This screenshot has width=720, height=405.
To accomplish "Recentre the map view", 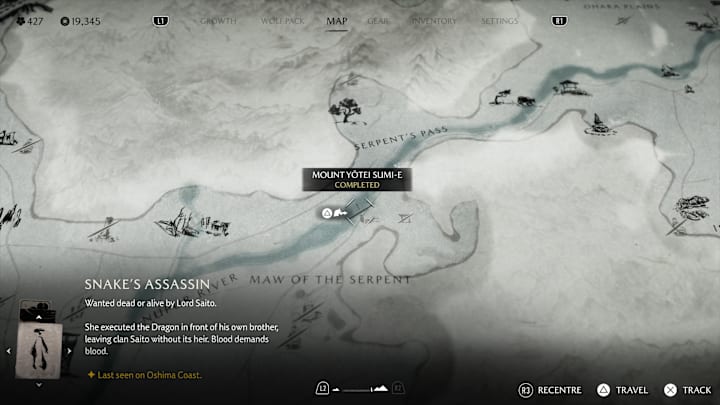I will coord(552,389).
